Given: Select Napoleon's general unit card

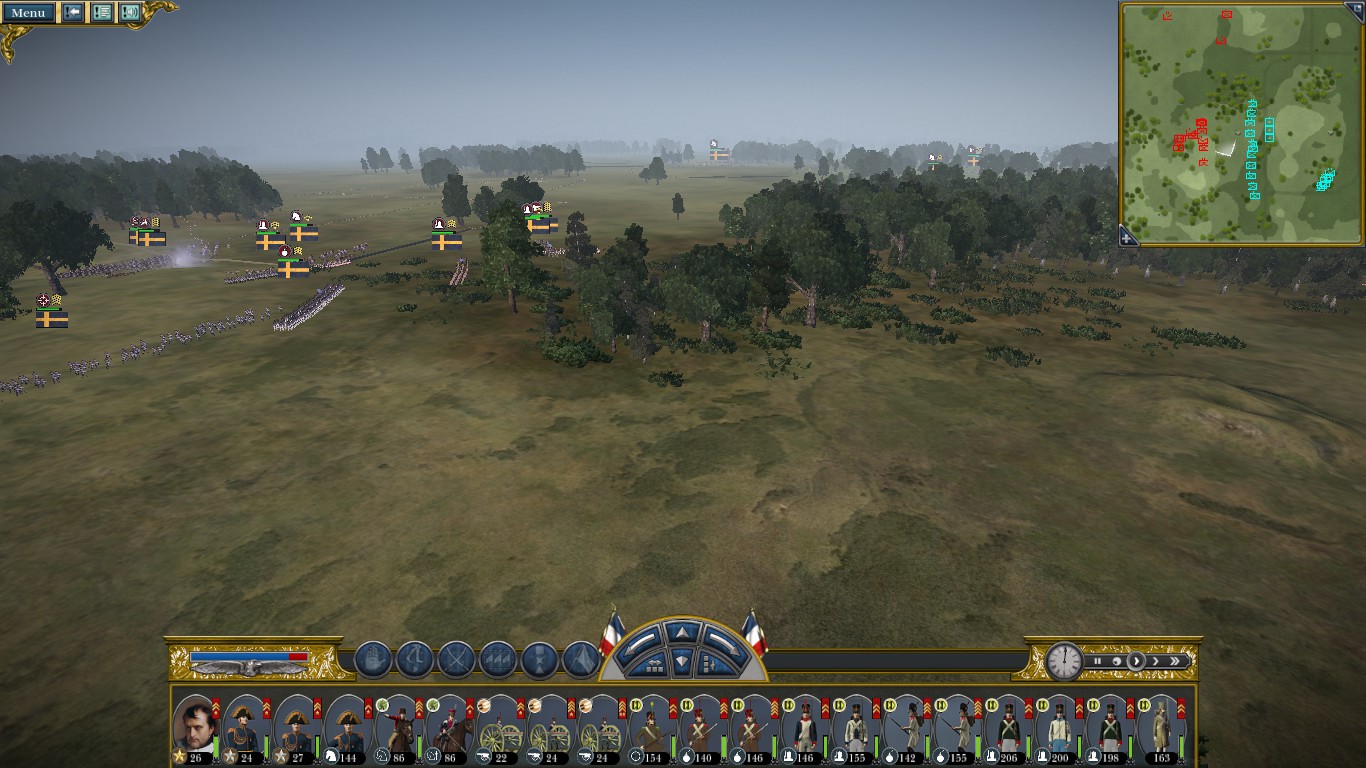Looking at the screenshot, I should tap(195, 728).
